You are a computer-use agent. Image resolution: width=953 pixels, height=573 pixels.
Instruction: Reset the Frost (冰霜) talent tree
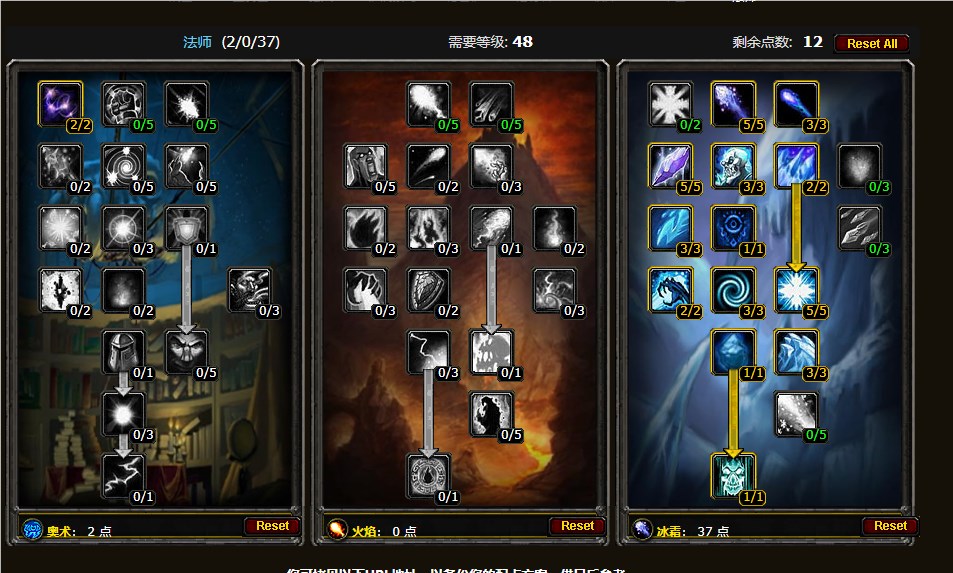(x=889, y=526)
